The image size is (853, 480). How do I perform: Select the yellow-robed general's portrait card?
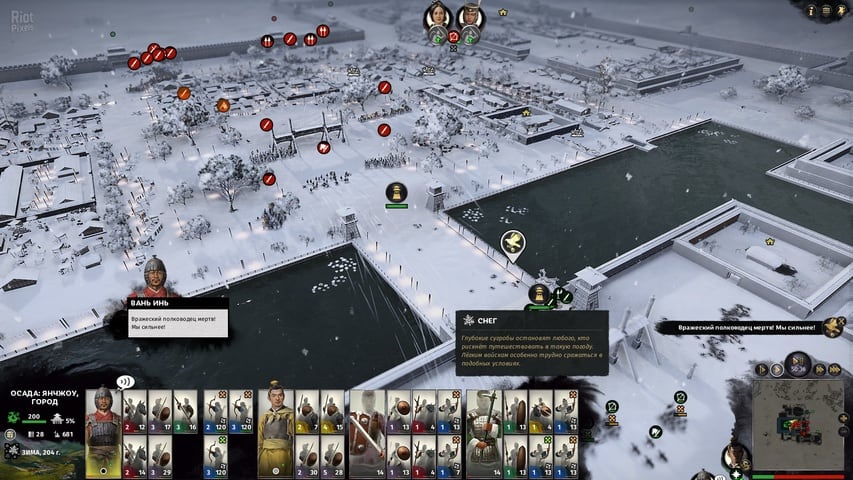point(275,430)
